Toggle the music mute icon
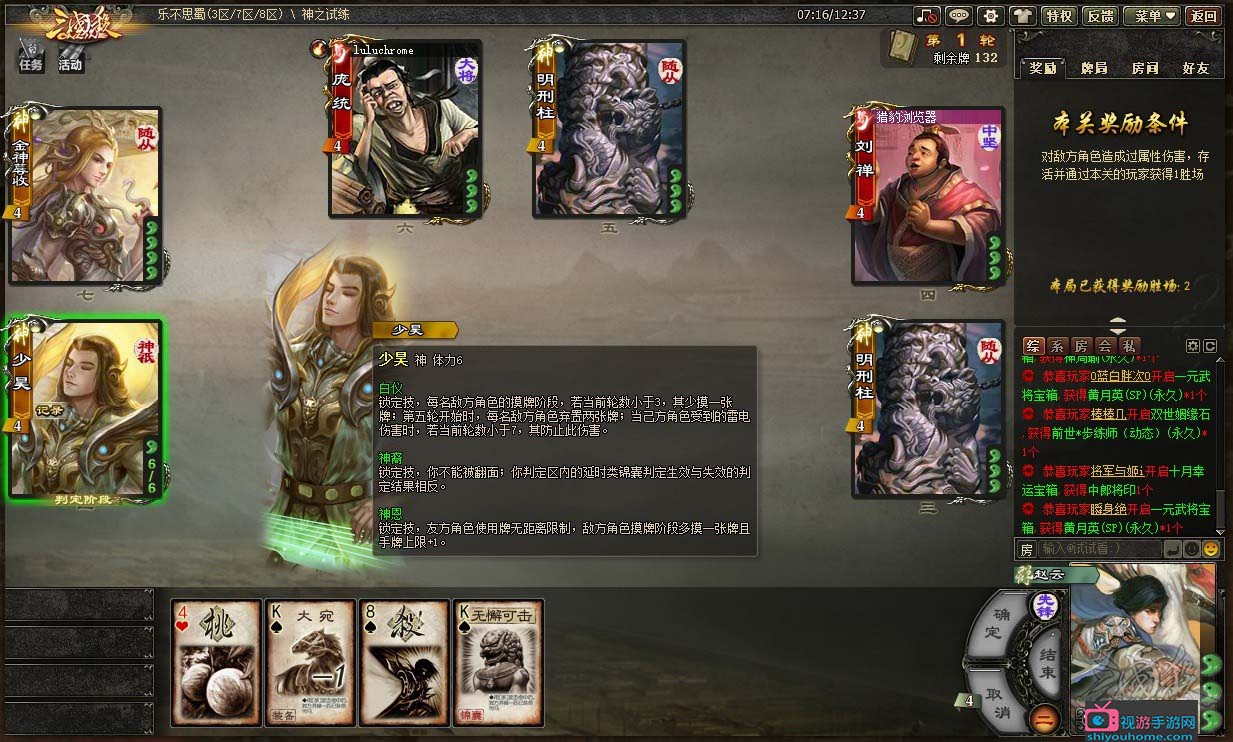 click(x=927, y=16)
